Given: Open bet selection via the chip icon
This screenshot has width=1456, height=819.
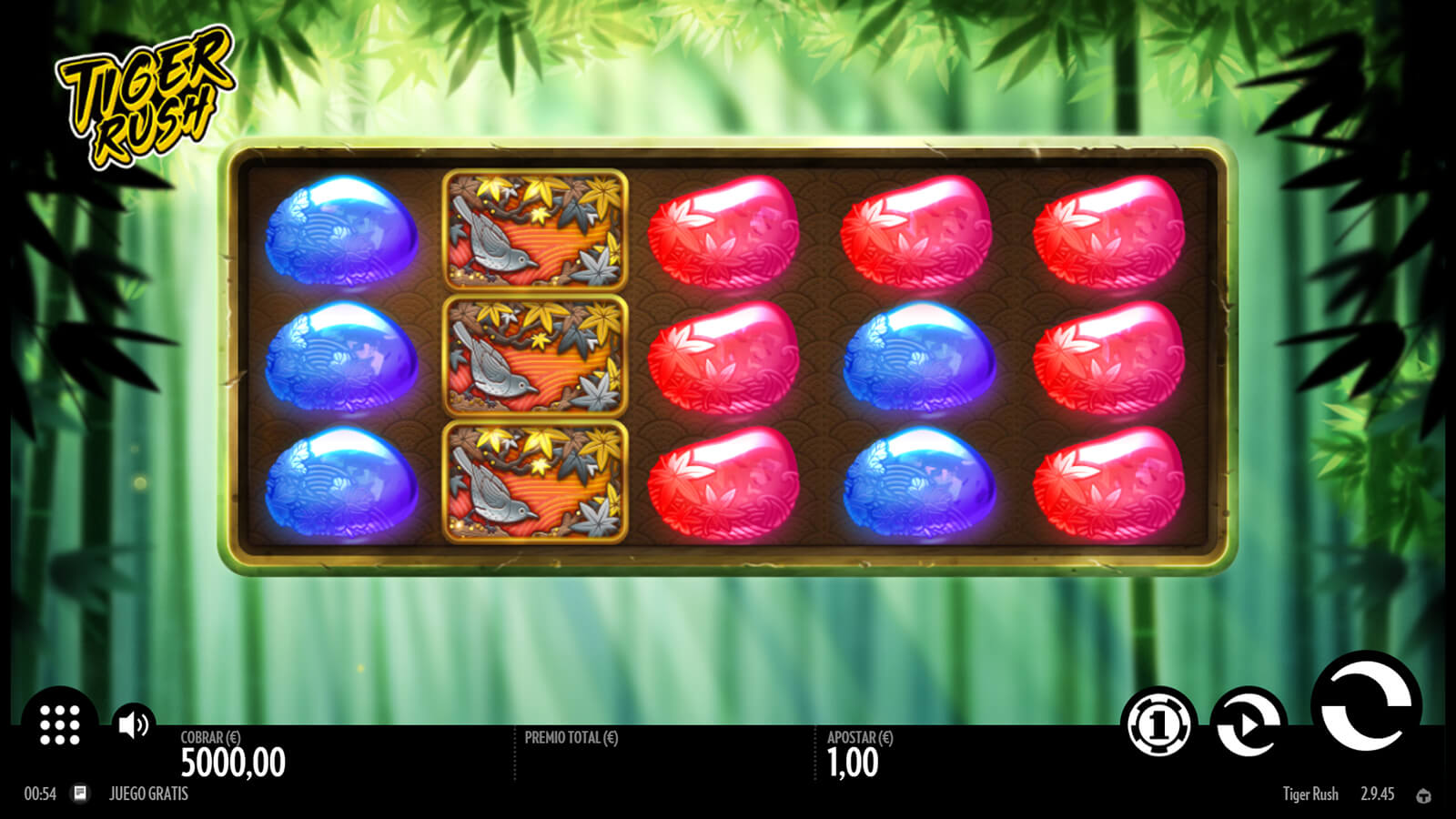Looking at the screenshot, I should pyautogui.click(x=1158, y=723).
